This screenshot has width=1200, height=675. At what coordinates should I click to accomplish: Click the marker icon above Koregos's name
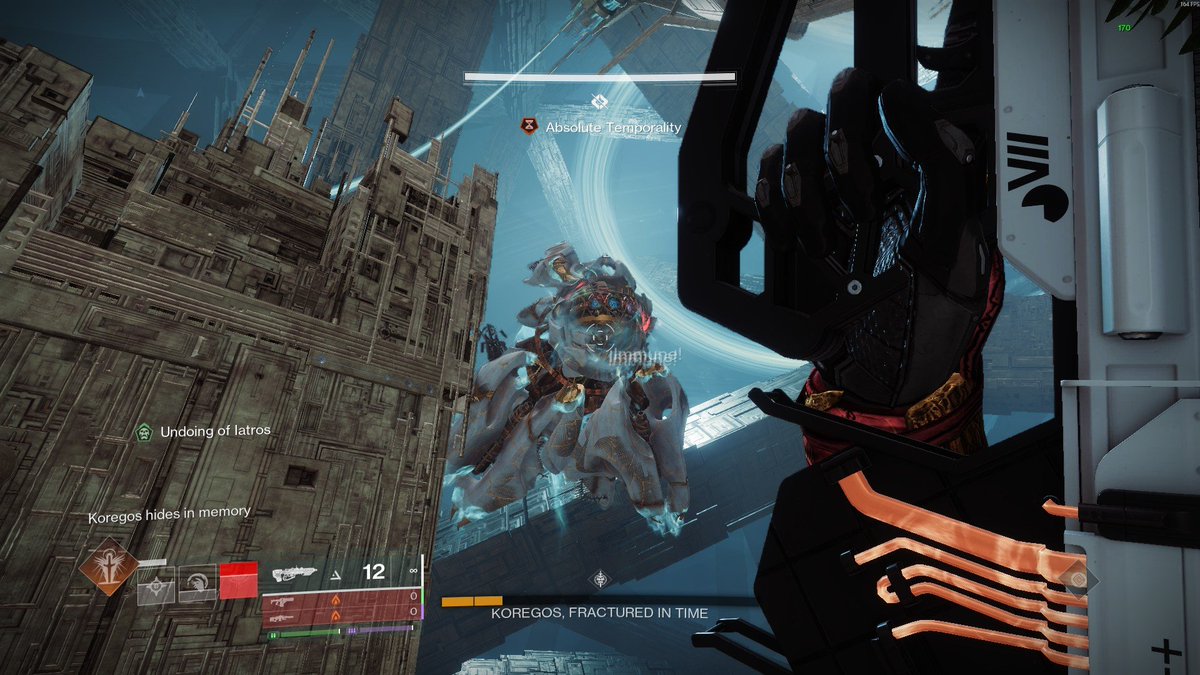pyautogui.click(x=599, y=578)
